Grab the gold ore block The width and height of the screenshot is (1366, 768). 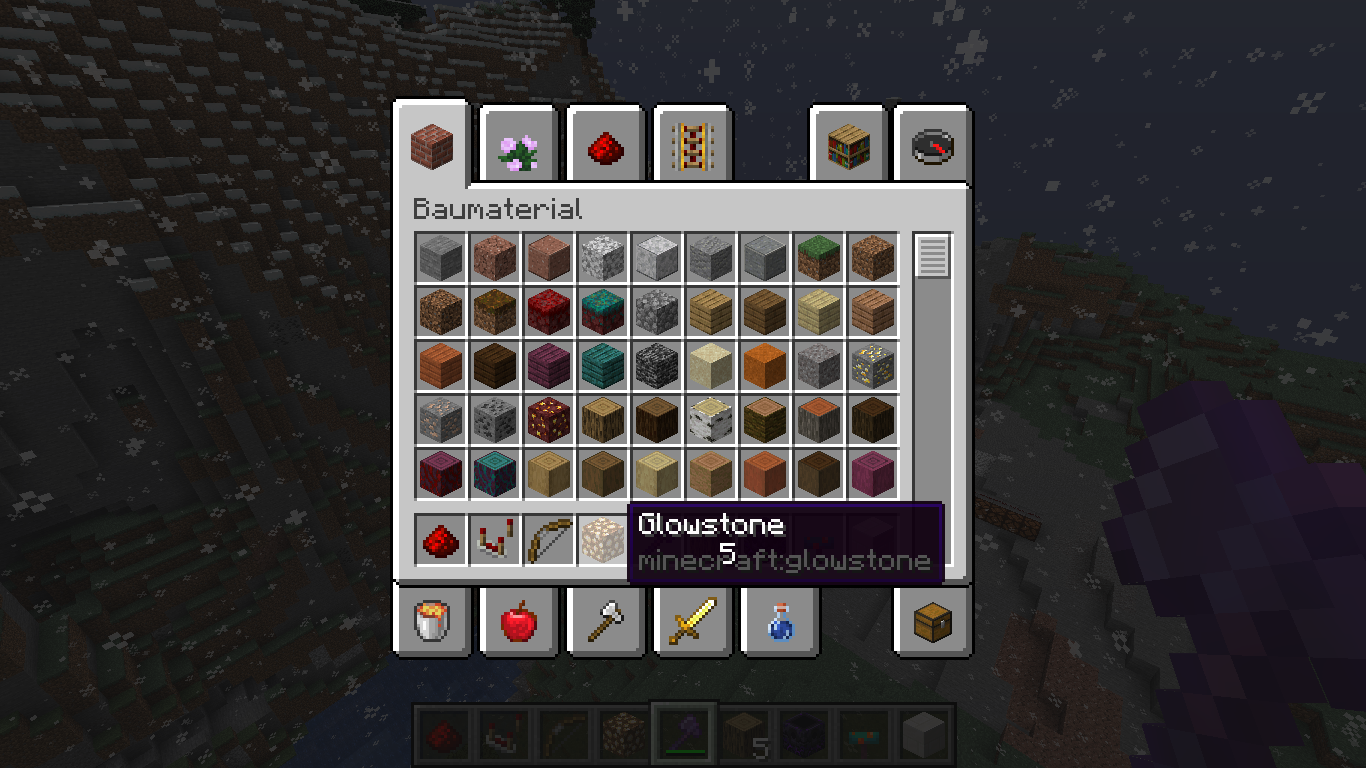873,366
